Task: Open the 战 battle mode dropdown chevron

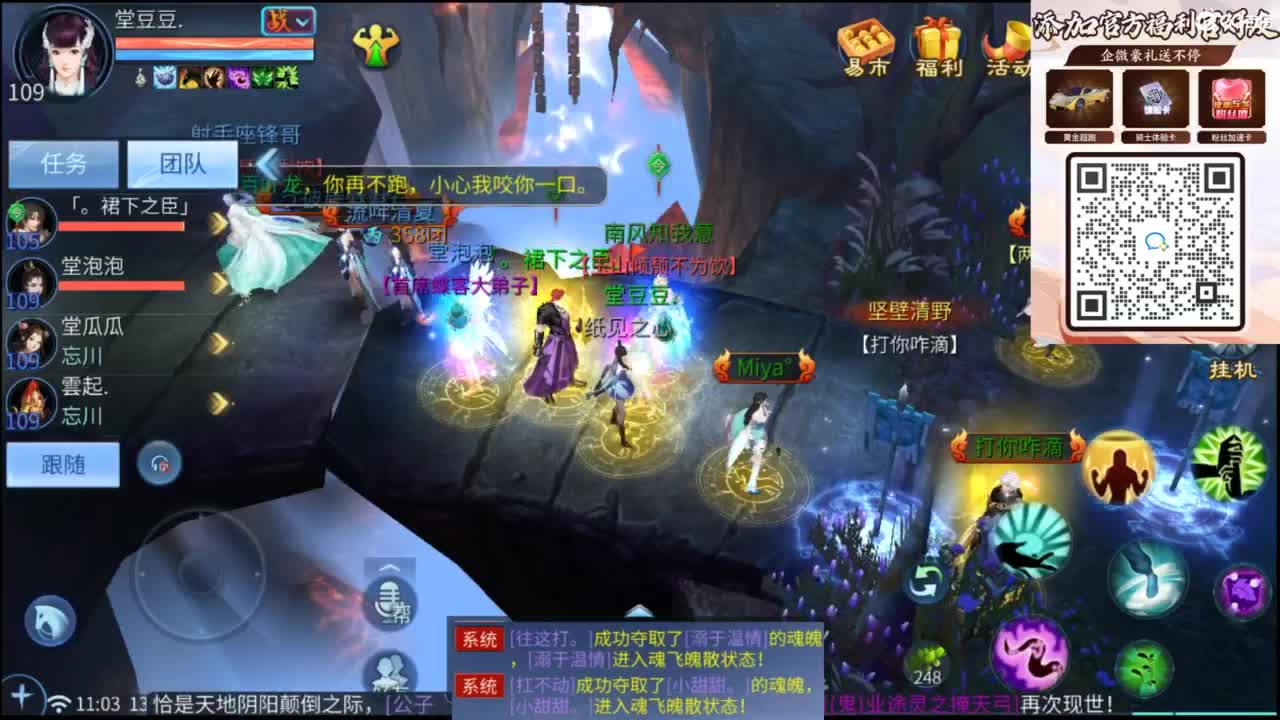Action: (x=301, y=20)
